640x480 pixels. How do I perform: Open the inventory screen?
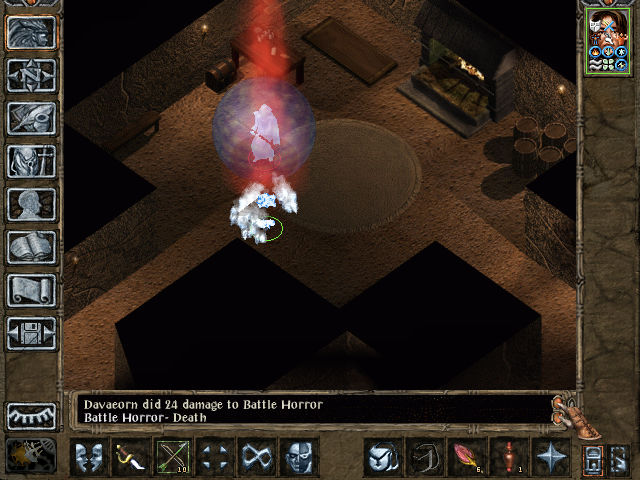click(x=31, y=161)
